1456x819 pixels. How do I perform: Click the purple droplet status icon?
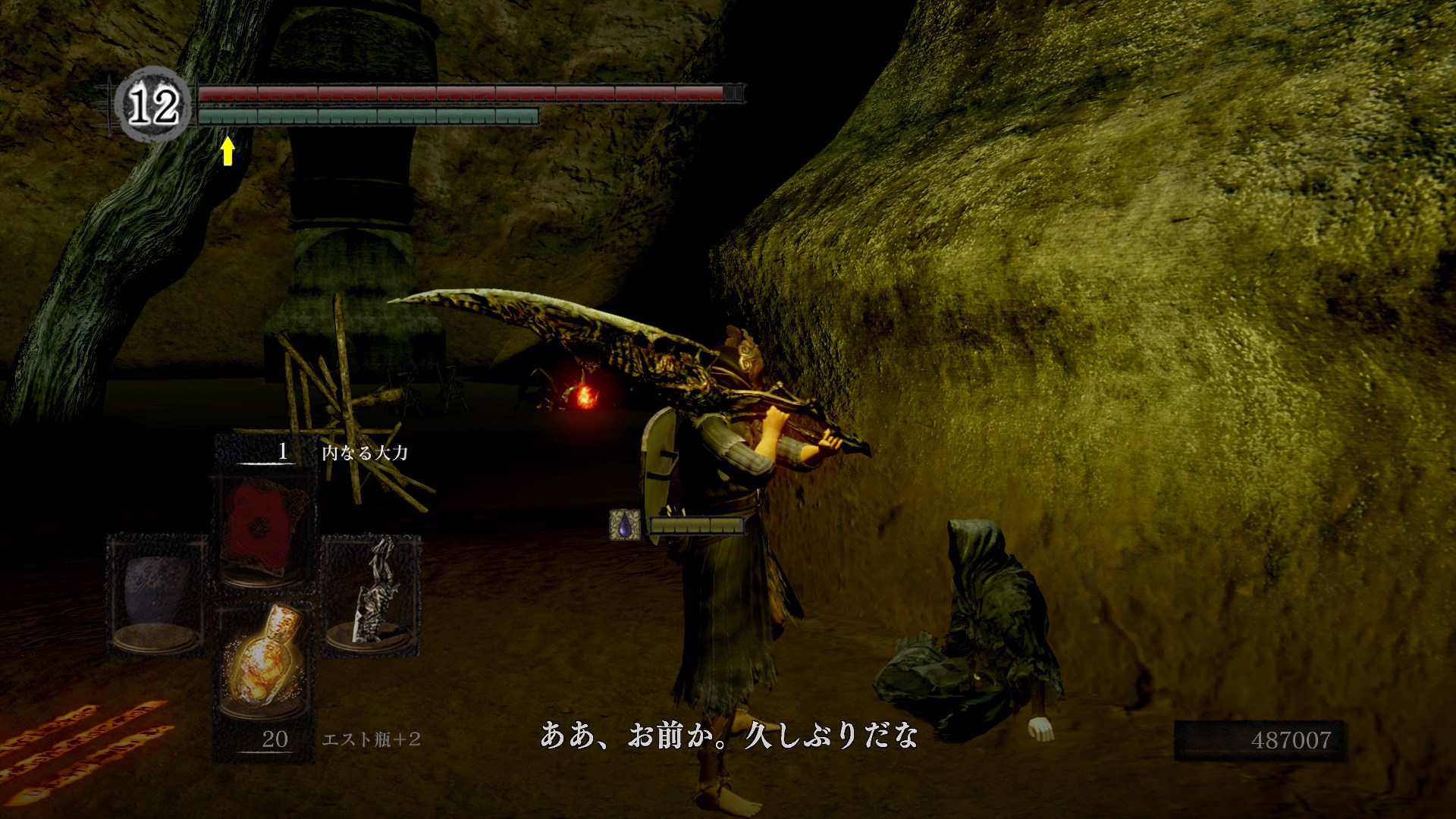pyautogui.click(x=624, y=525)
